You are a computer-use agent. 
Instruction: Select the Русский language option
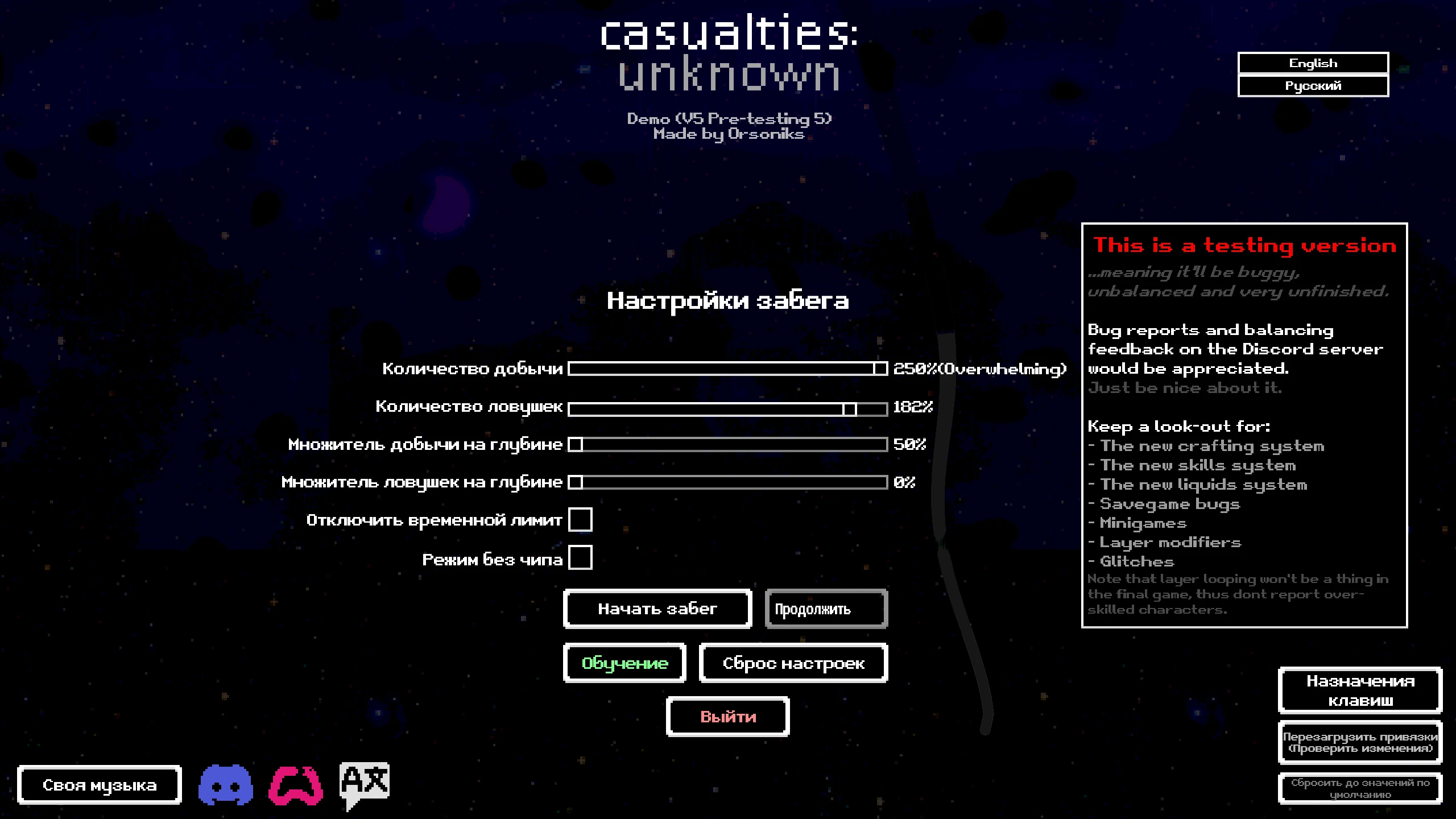point(1312,85)
